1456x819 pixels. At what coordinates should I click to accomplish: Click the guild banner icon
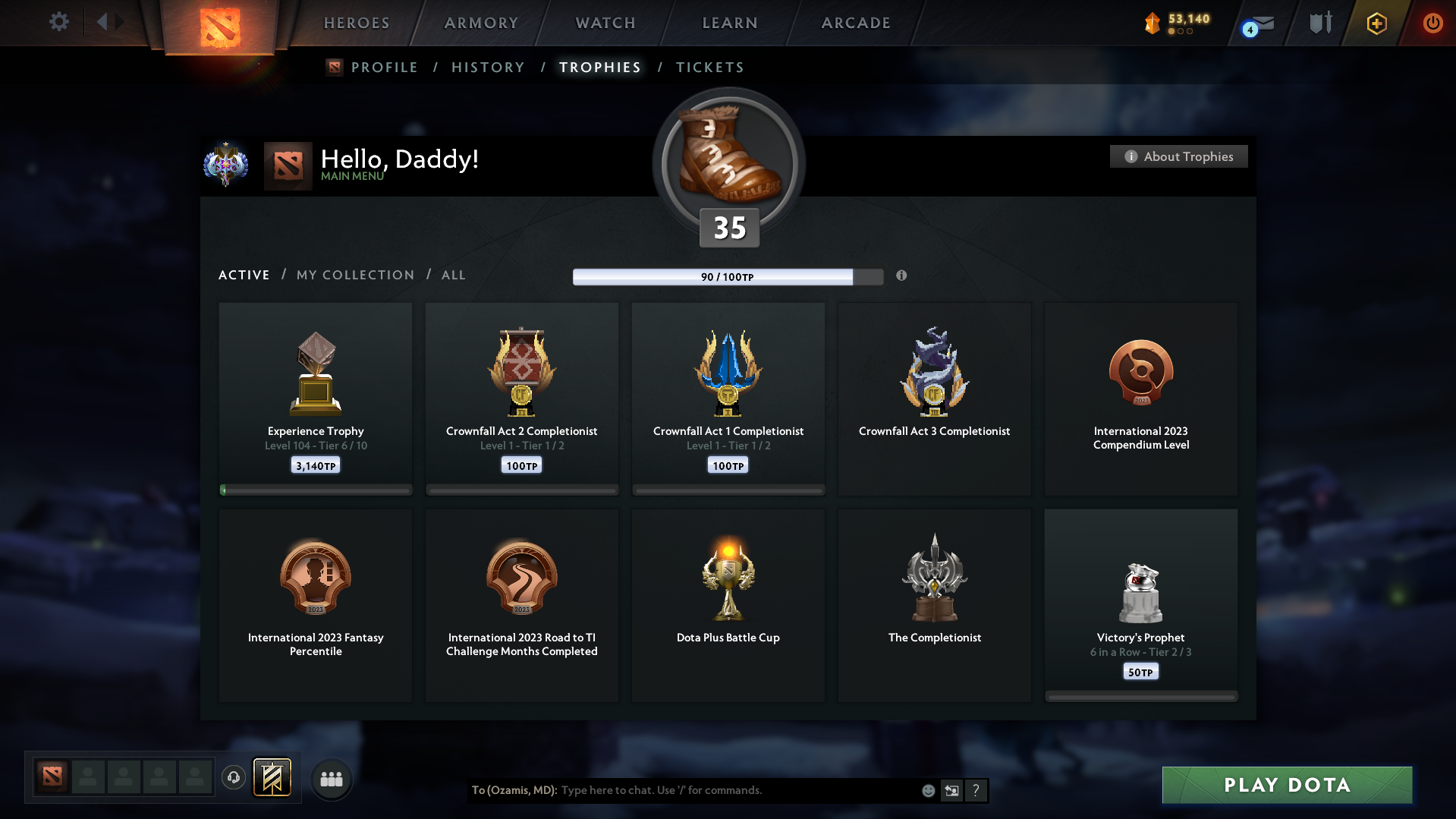[273, 778]
